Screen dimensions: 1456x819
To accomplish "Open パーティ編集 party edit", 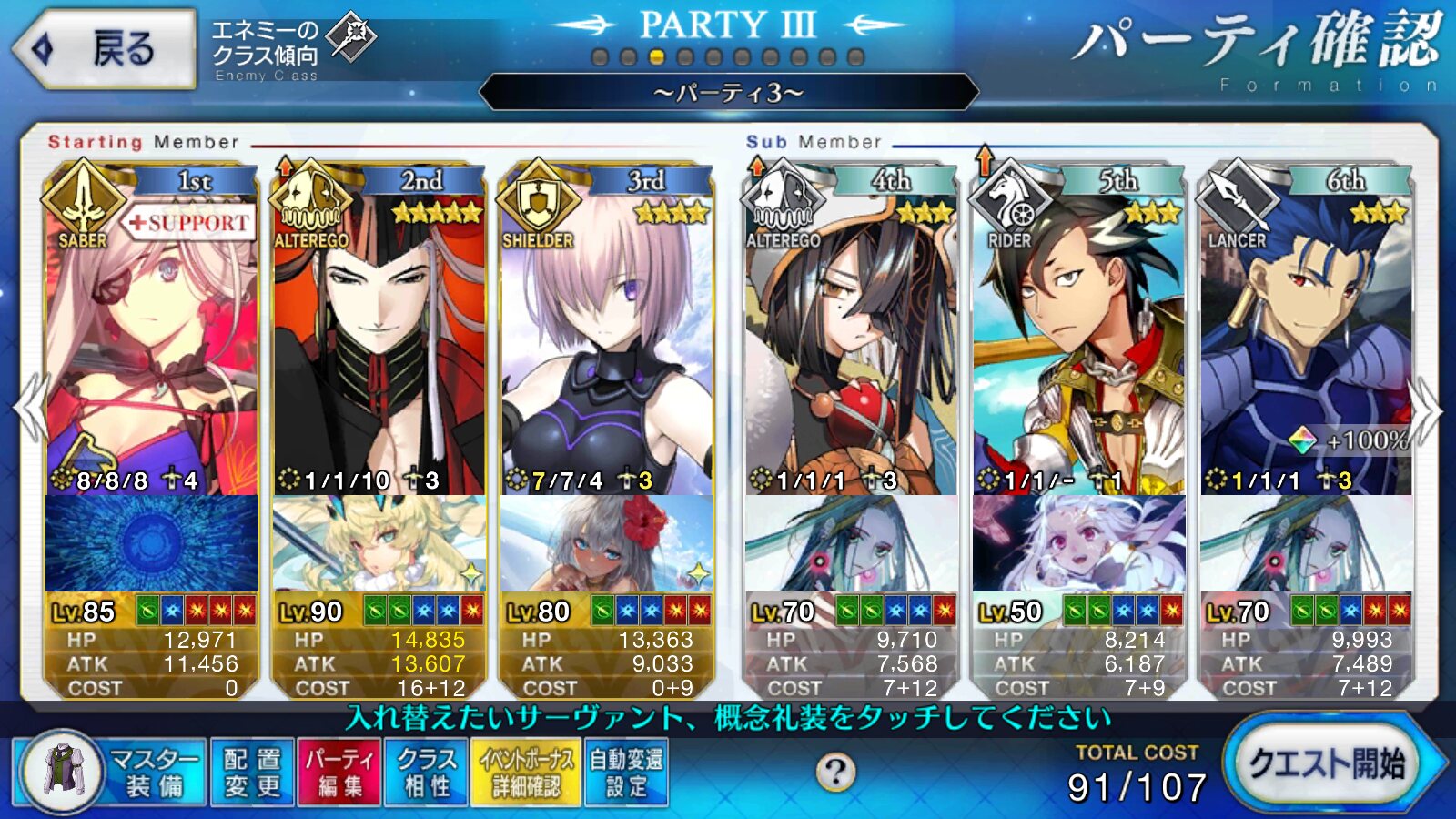I will tap(339, 773).
